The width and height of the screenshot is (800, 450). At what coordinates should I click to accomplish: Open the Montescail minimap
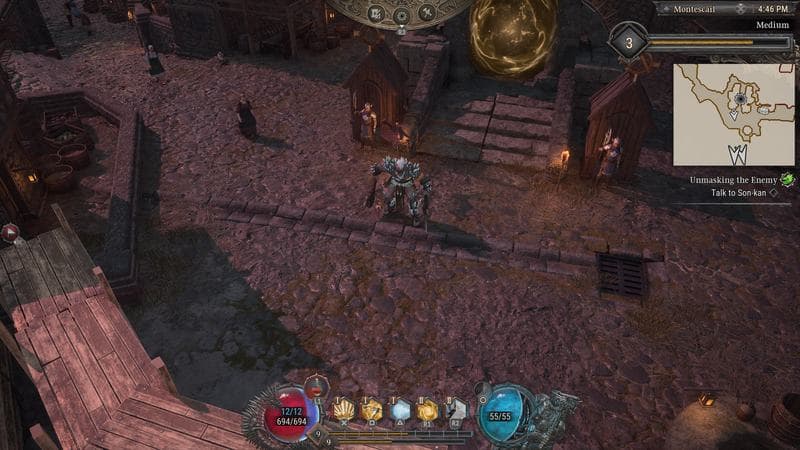[x=733, y=114]
